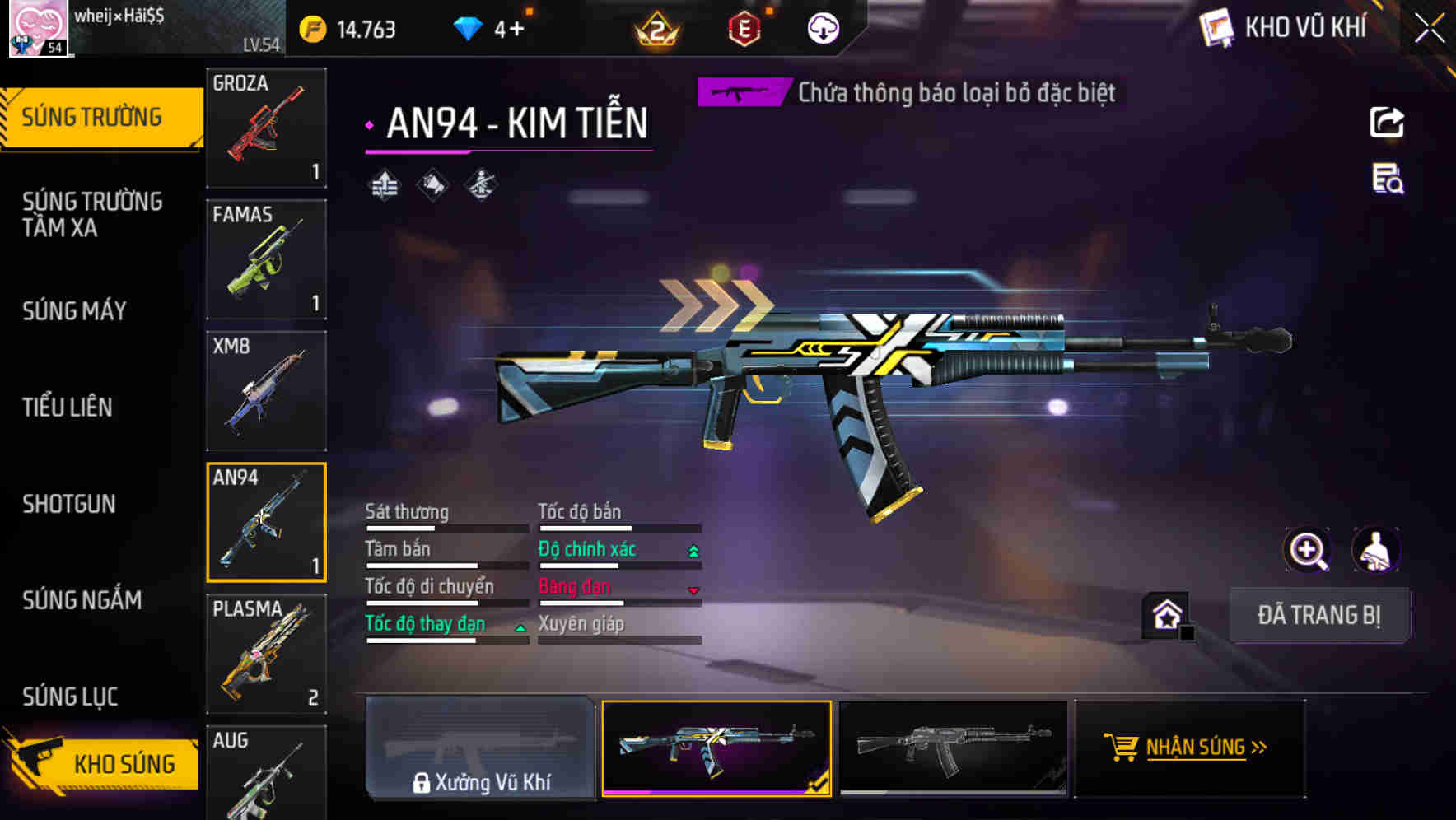Image resolution: width=1456 pixels, height=820 pixels.
Task: Open the Súng Trường Tầm Xa category
Action: (x=92, y=214)
